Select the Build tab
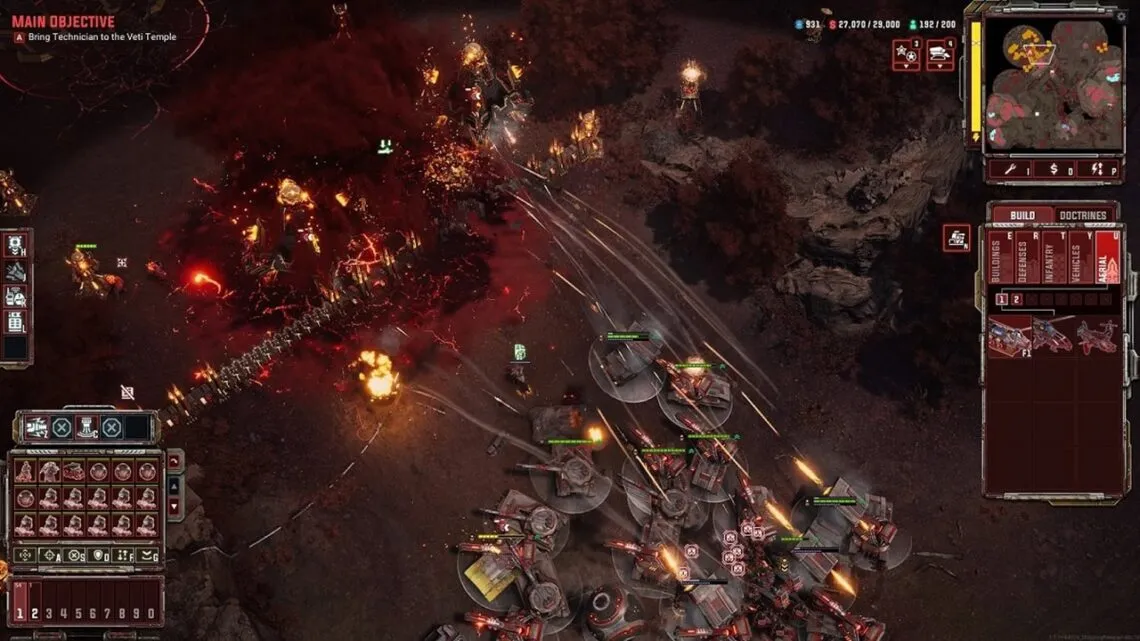This screenshot has width=1140, height=641. [1022, 216]
